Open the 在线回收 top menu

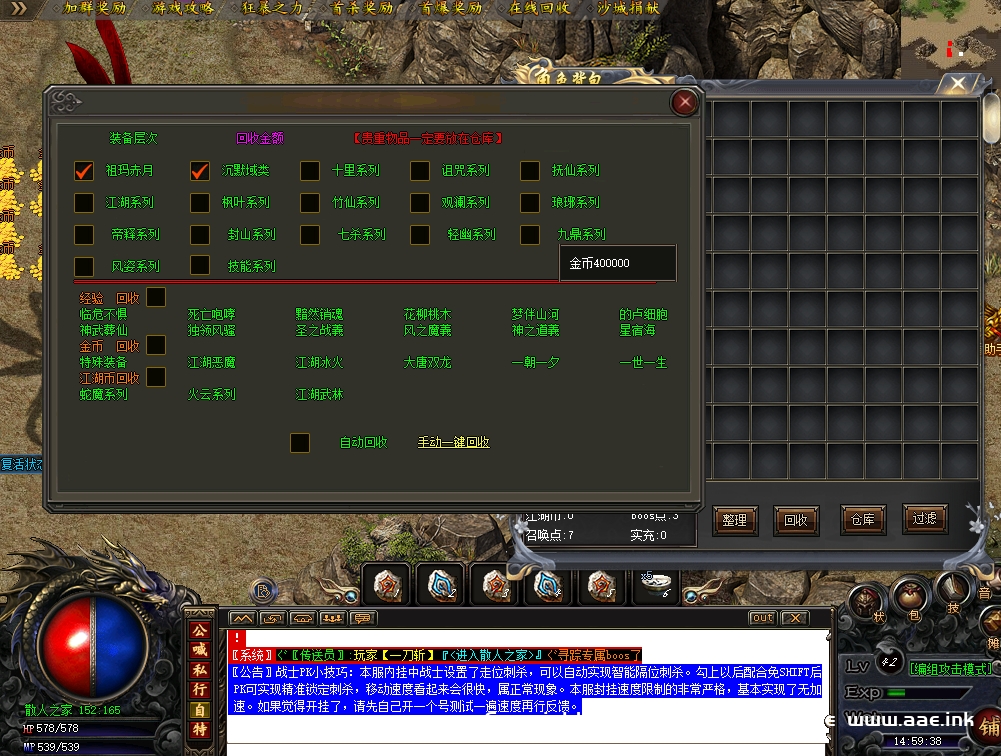point(539,8)
